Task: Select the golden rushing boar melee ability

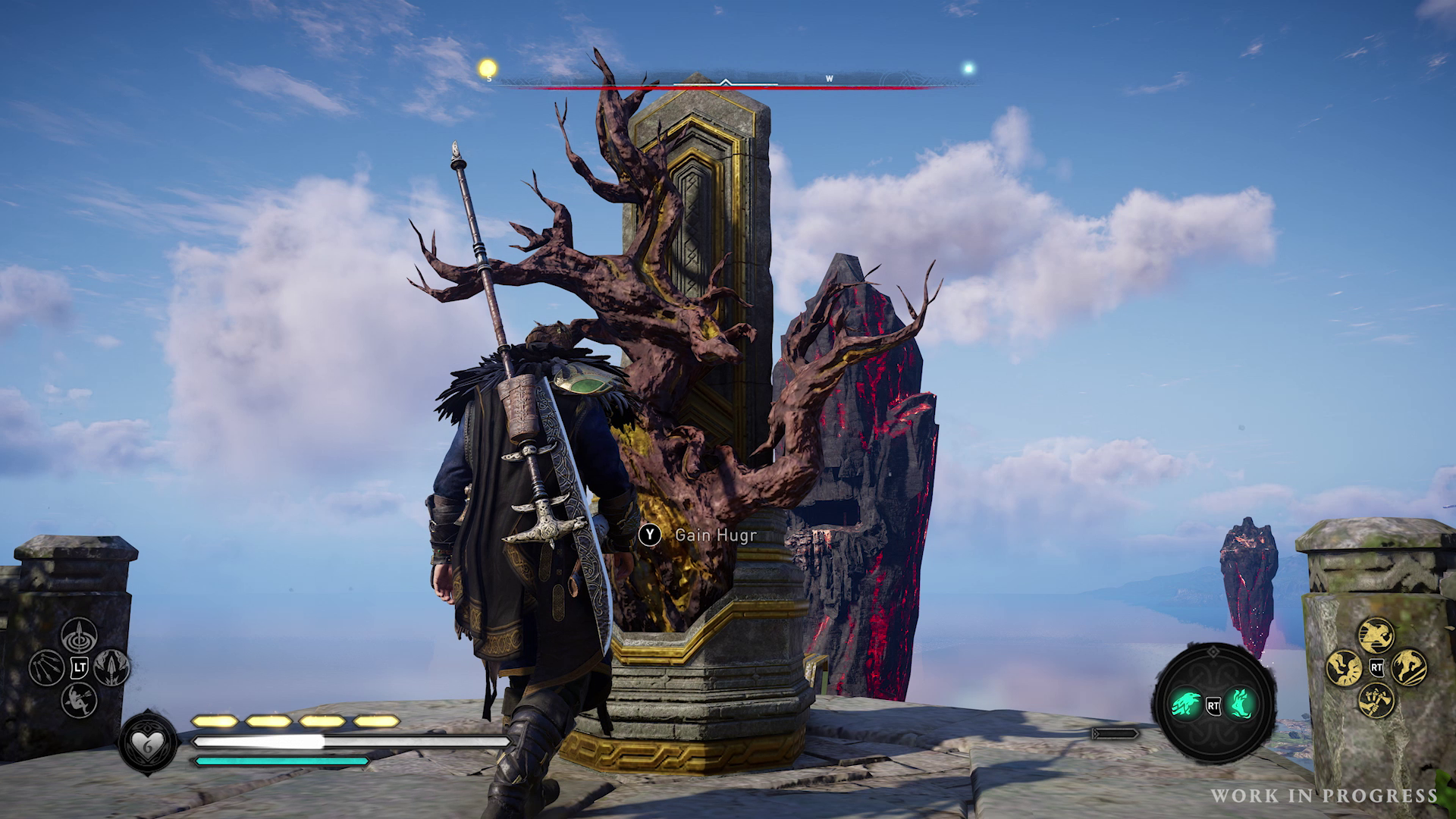Action: coord(1376,635)
